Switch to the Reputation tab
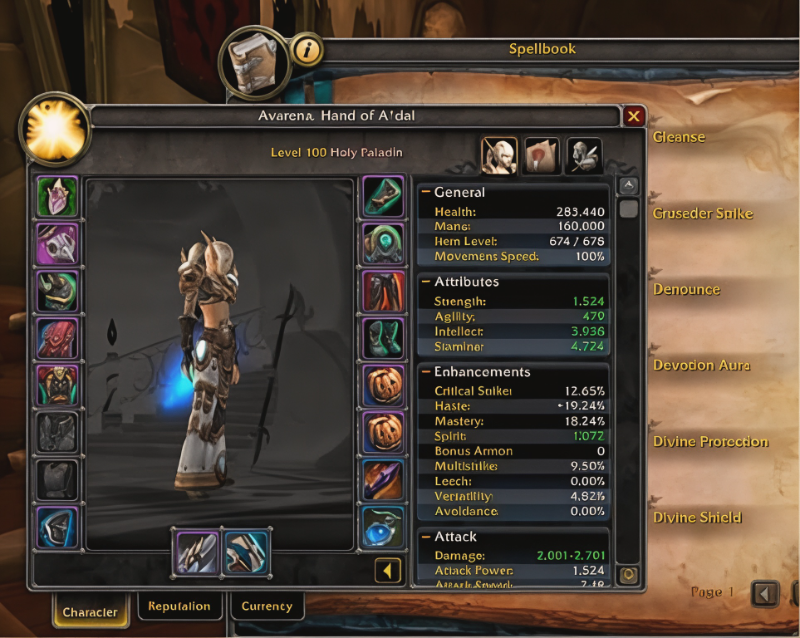 179,606
